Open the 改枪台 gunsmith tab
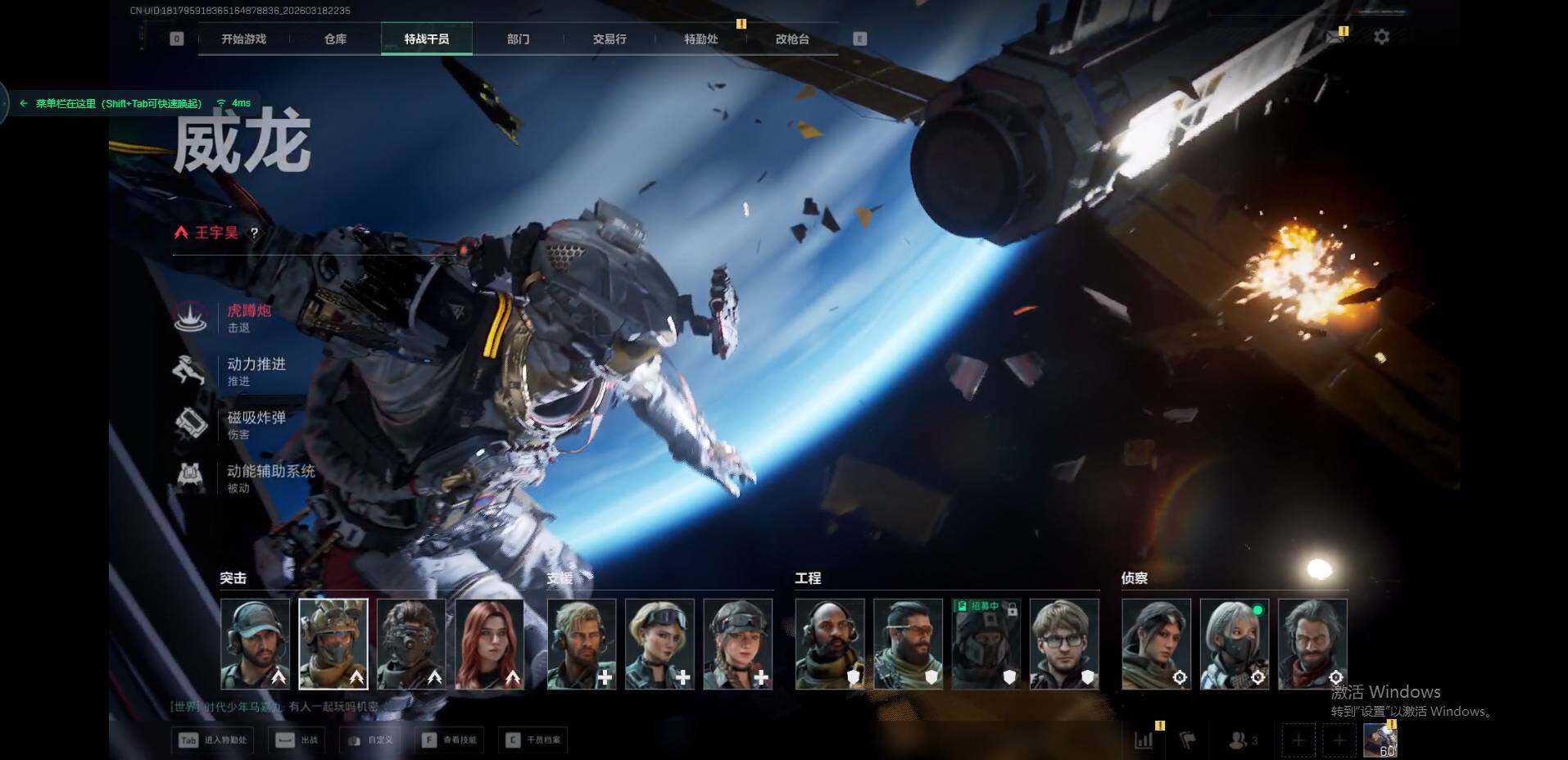 click(x=792, y=39)
